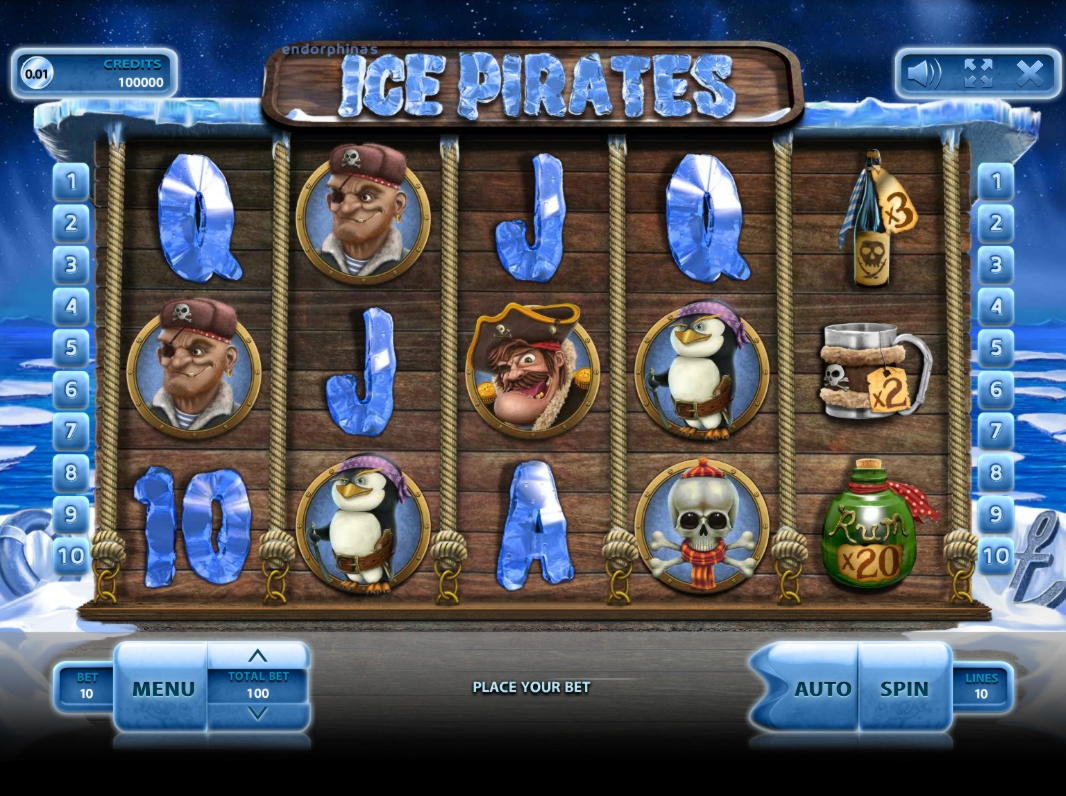Viewport: 1066px width, 796px height.
Task: Close the game with the X icon
Action: click(x=1029, y=72)
